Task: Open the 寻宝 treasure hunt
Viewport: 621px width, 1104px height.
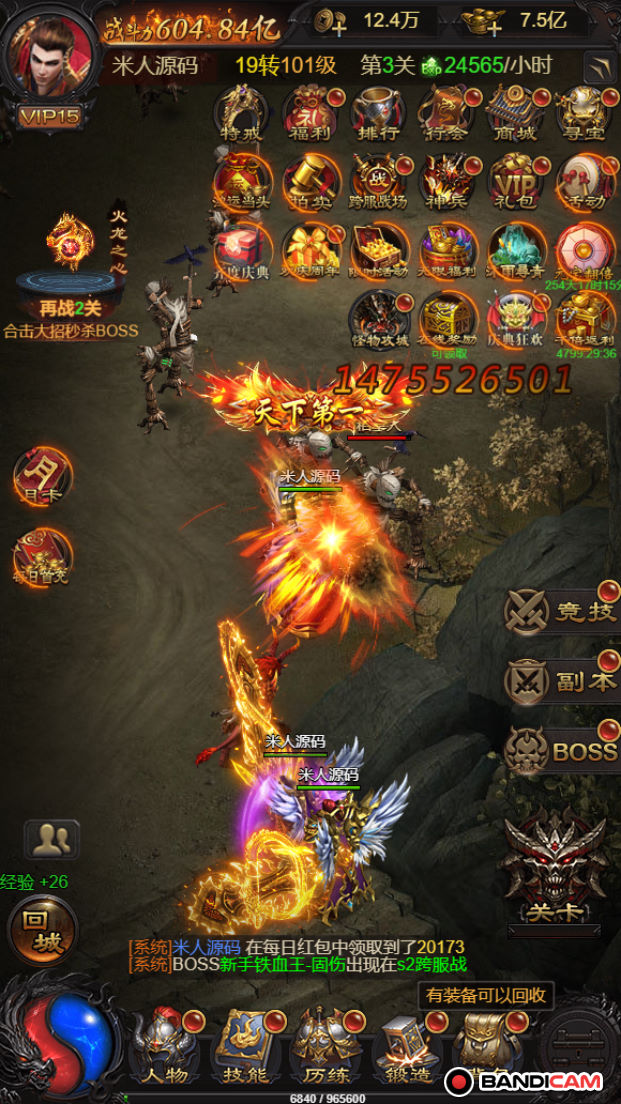Action: (582, 112)
